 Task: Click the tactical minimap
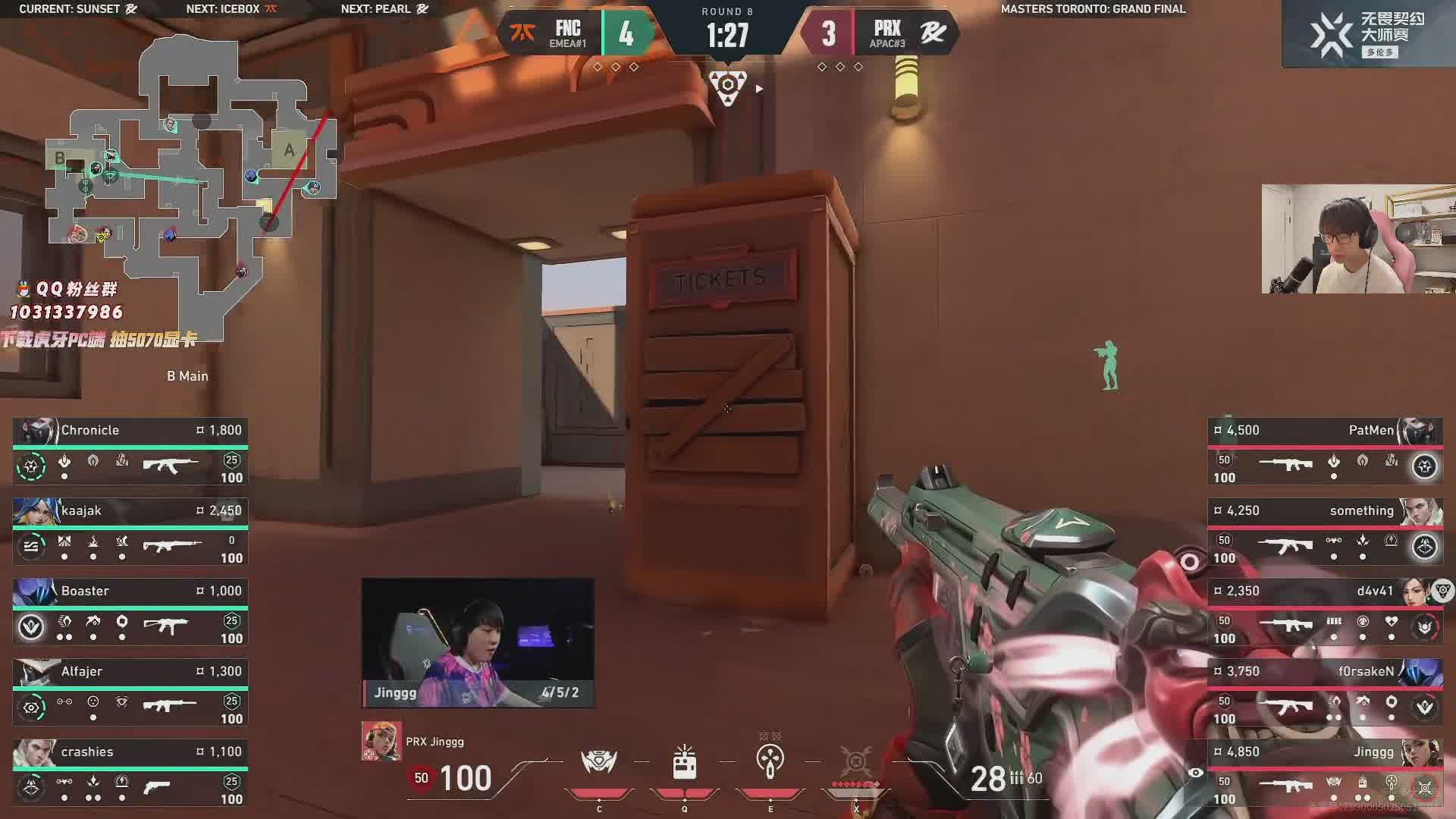(190, 182)
